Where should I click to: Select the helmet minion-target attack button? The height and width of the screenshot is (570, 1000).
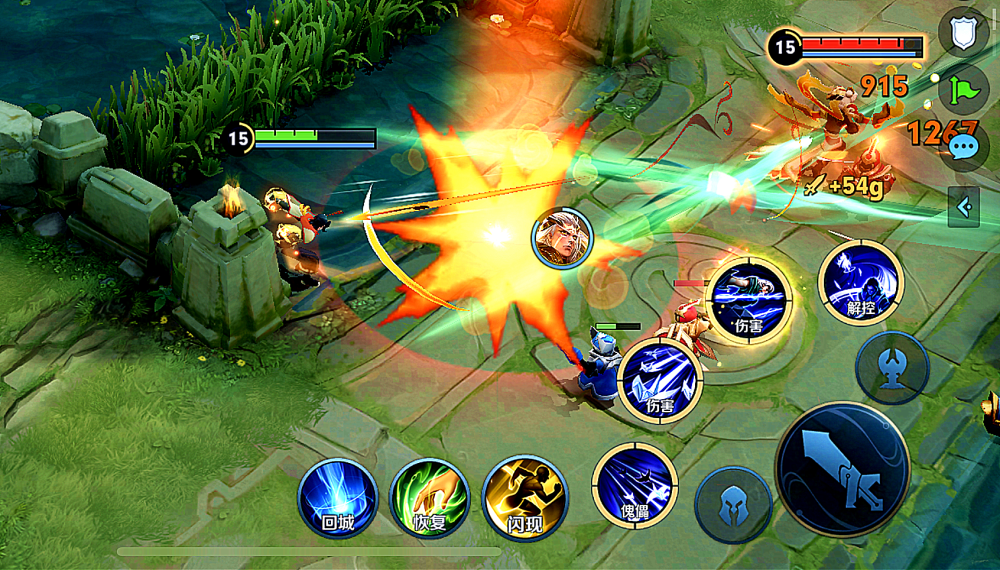pos(733,505)
